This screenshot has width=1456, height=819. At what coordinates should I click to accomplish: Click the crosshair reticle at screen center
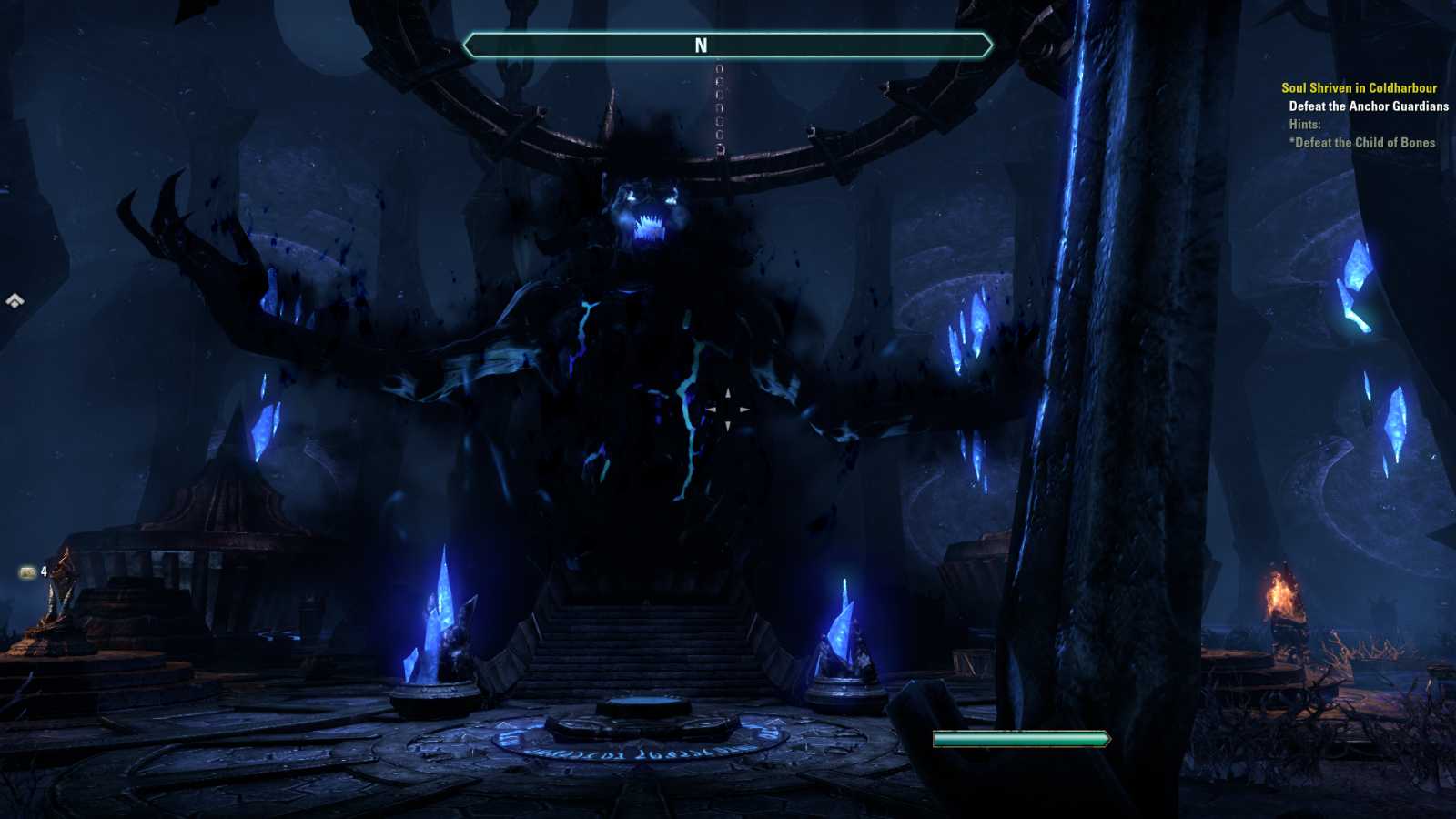728,409
